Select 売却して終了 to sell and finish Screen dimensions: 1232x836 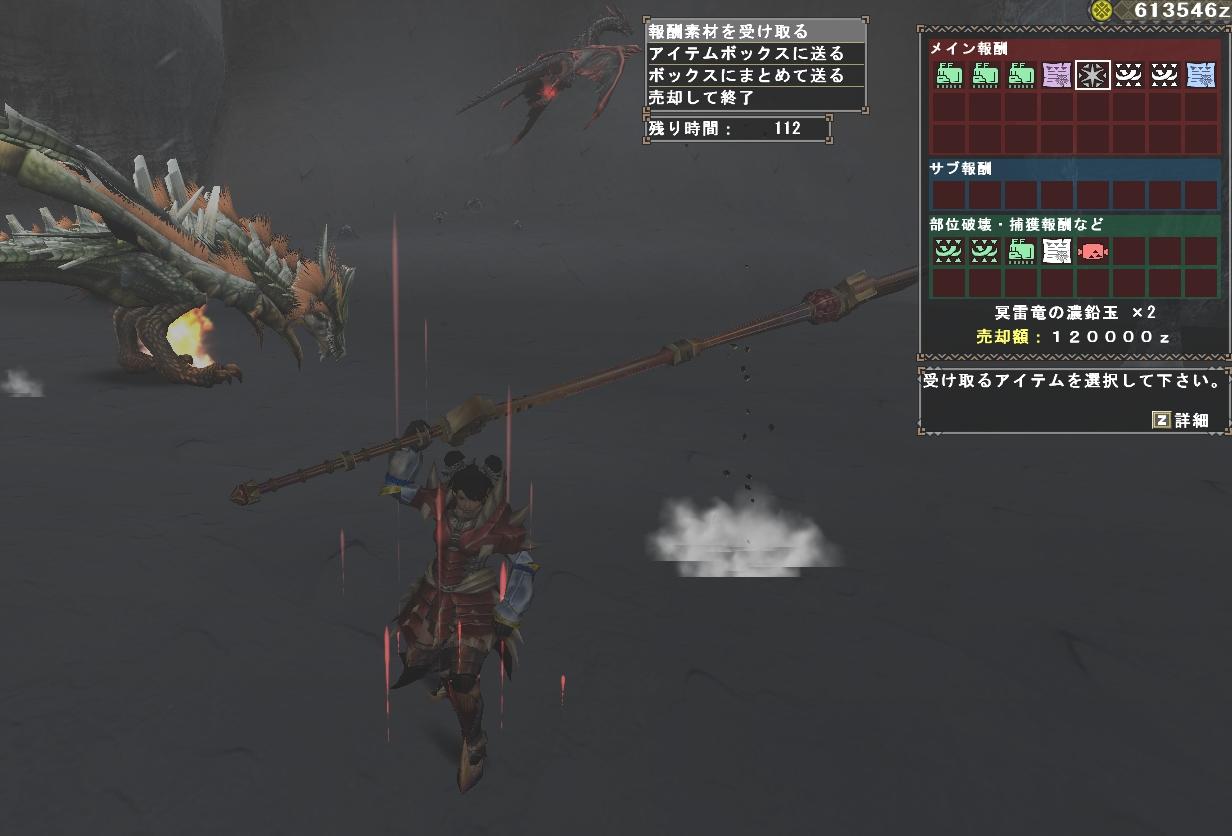[x=754, y=98]
